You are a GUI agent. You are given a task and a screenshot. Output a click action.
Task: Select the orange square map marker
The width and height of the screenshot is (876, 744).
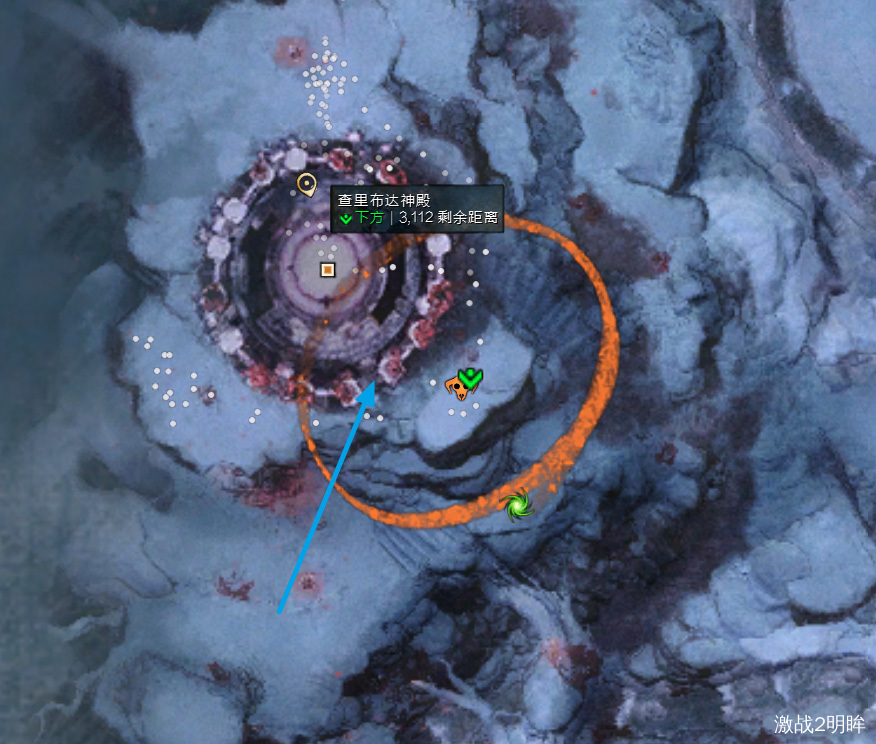(x=327, y=269)
